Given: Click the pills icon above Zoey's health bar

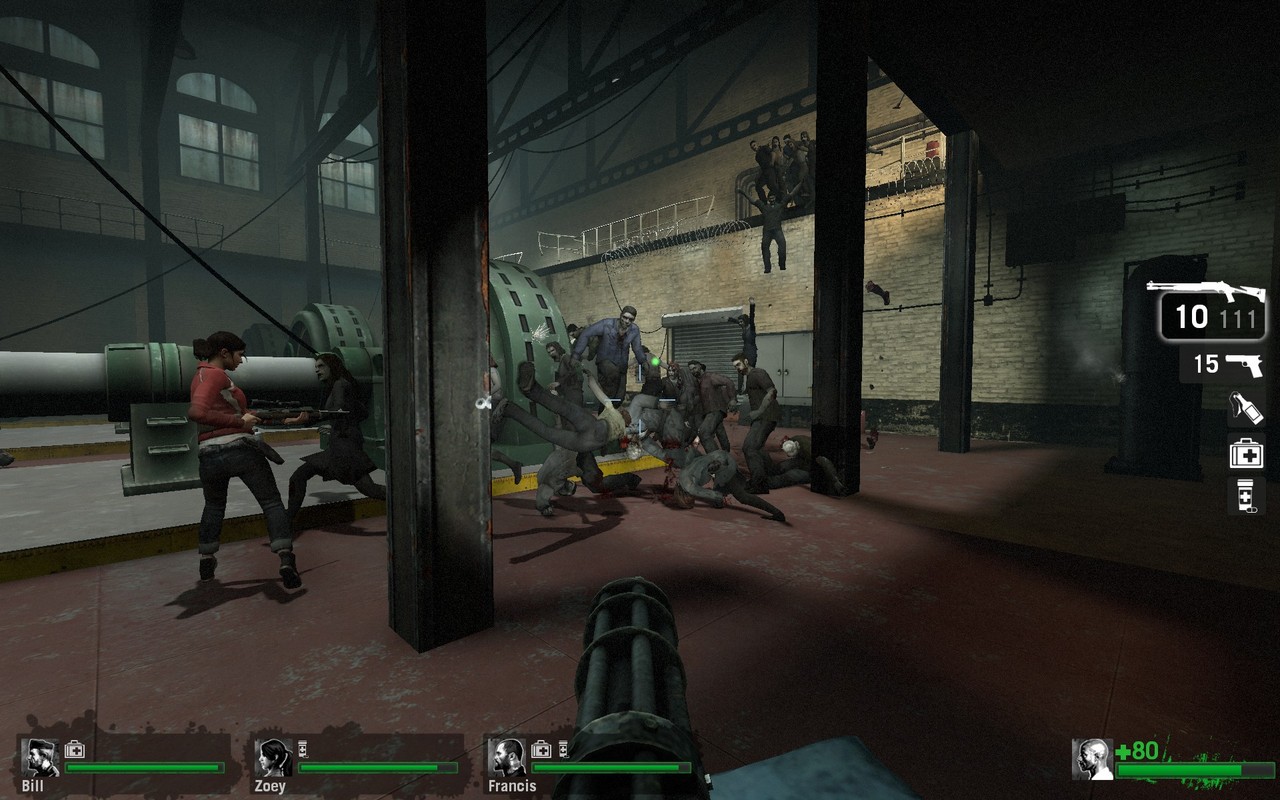Looking at the screenshot, I should tap(302, 749).
